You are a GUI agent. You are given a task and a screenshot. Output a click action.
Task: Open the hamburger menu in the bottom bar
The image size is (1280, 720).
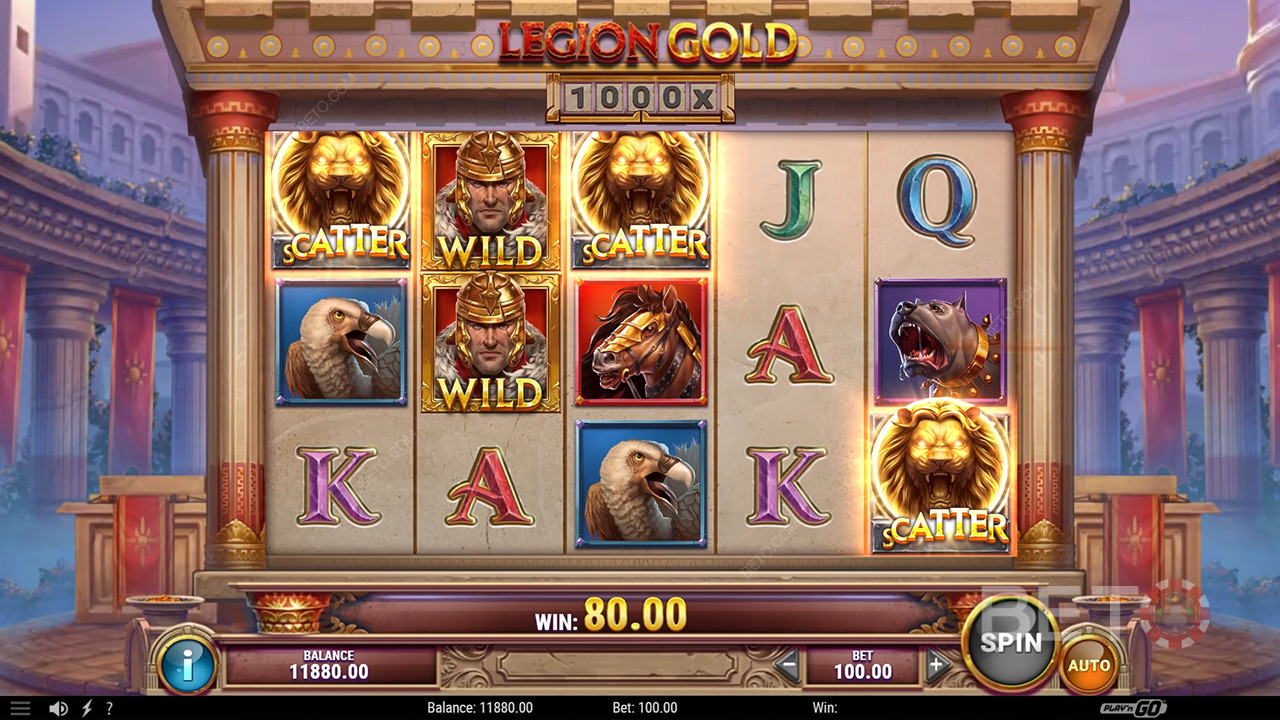tap(20, 708)
